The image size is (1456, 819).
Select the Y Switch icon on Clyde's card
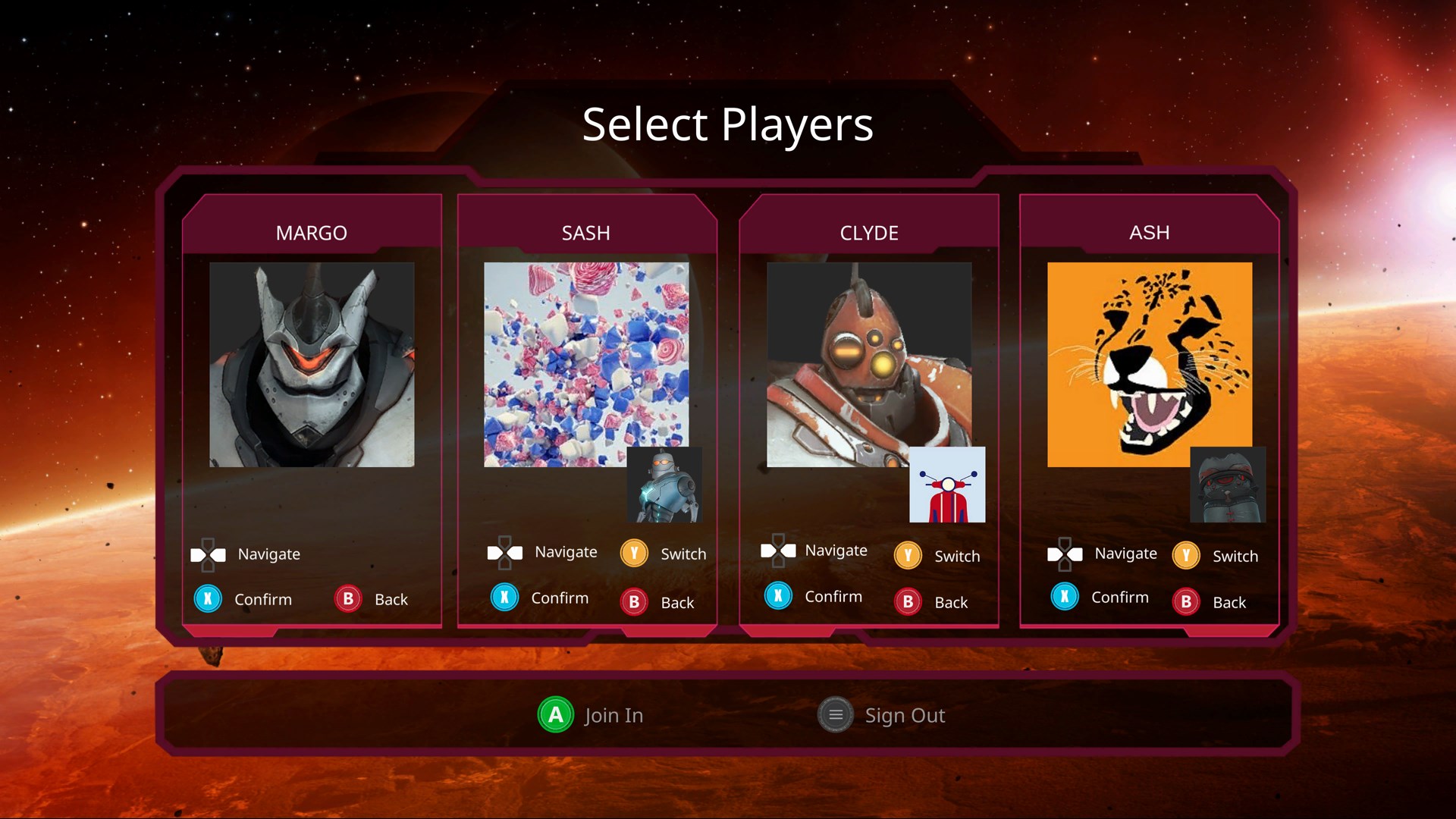[x=907, y=556]
